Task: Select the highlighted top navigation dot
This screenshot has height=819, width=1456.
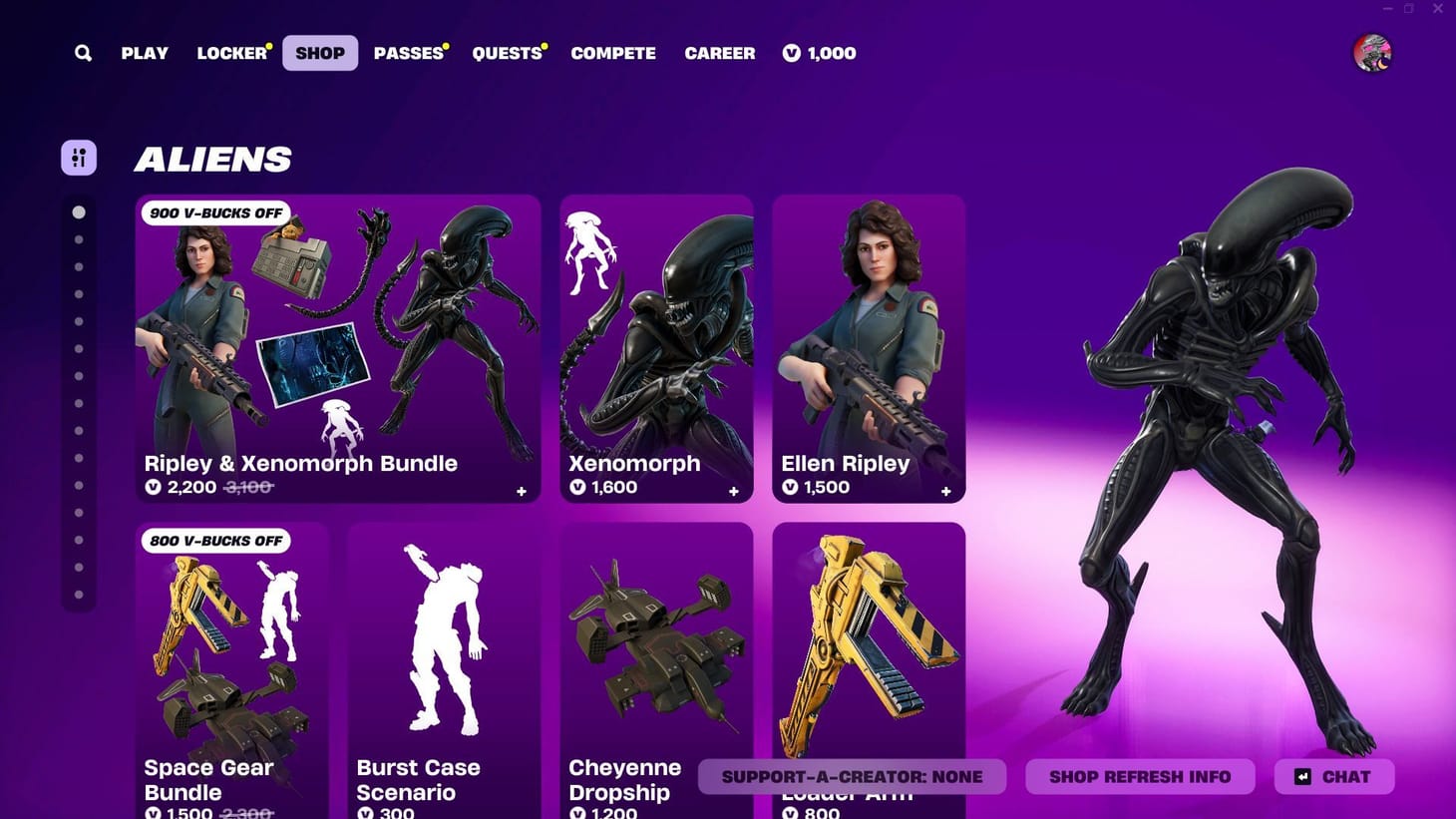Action: click(79, 211)
